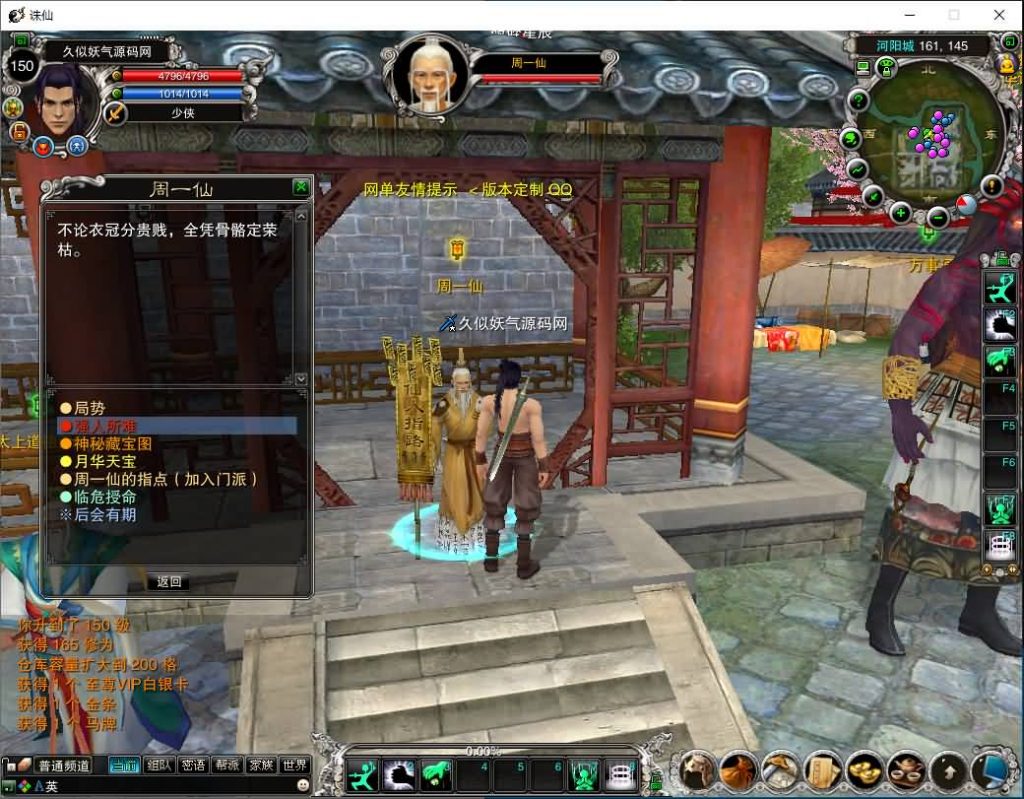Switch chat to the 世界 tab
1024x799 pixels.
point(295,765)
